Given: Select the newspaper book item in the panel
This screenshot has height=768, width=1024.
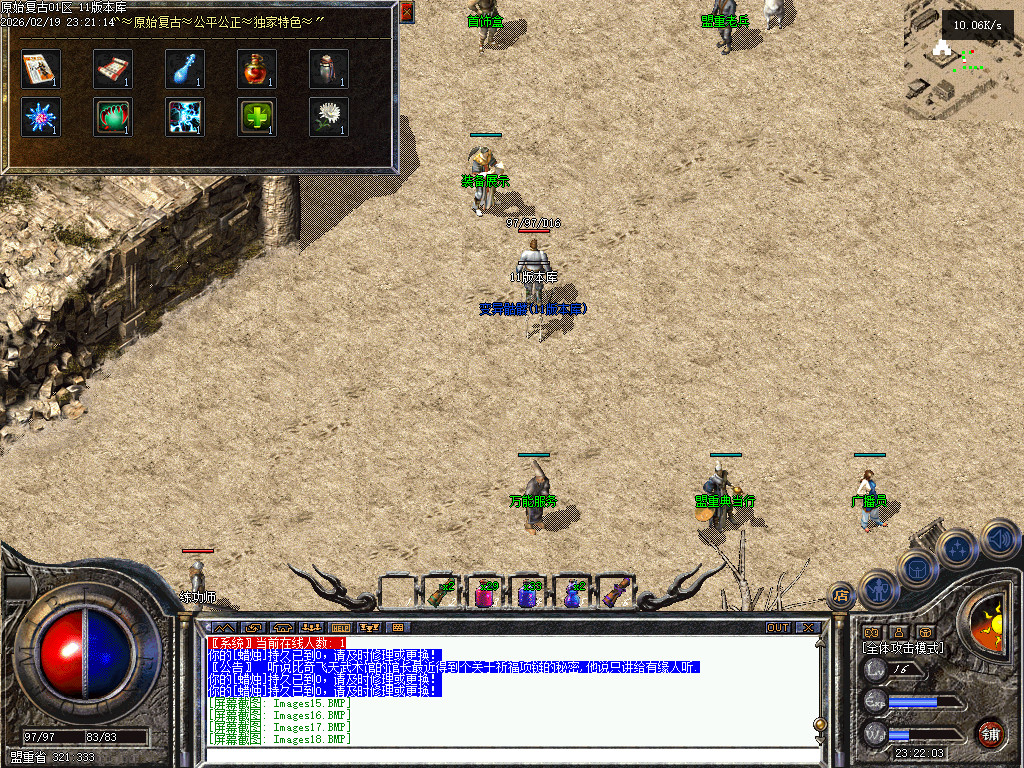Looking at the screenshot, I should click(41, 68).
